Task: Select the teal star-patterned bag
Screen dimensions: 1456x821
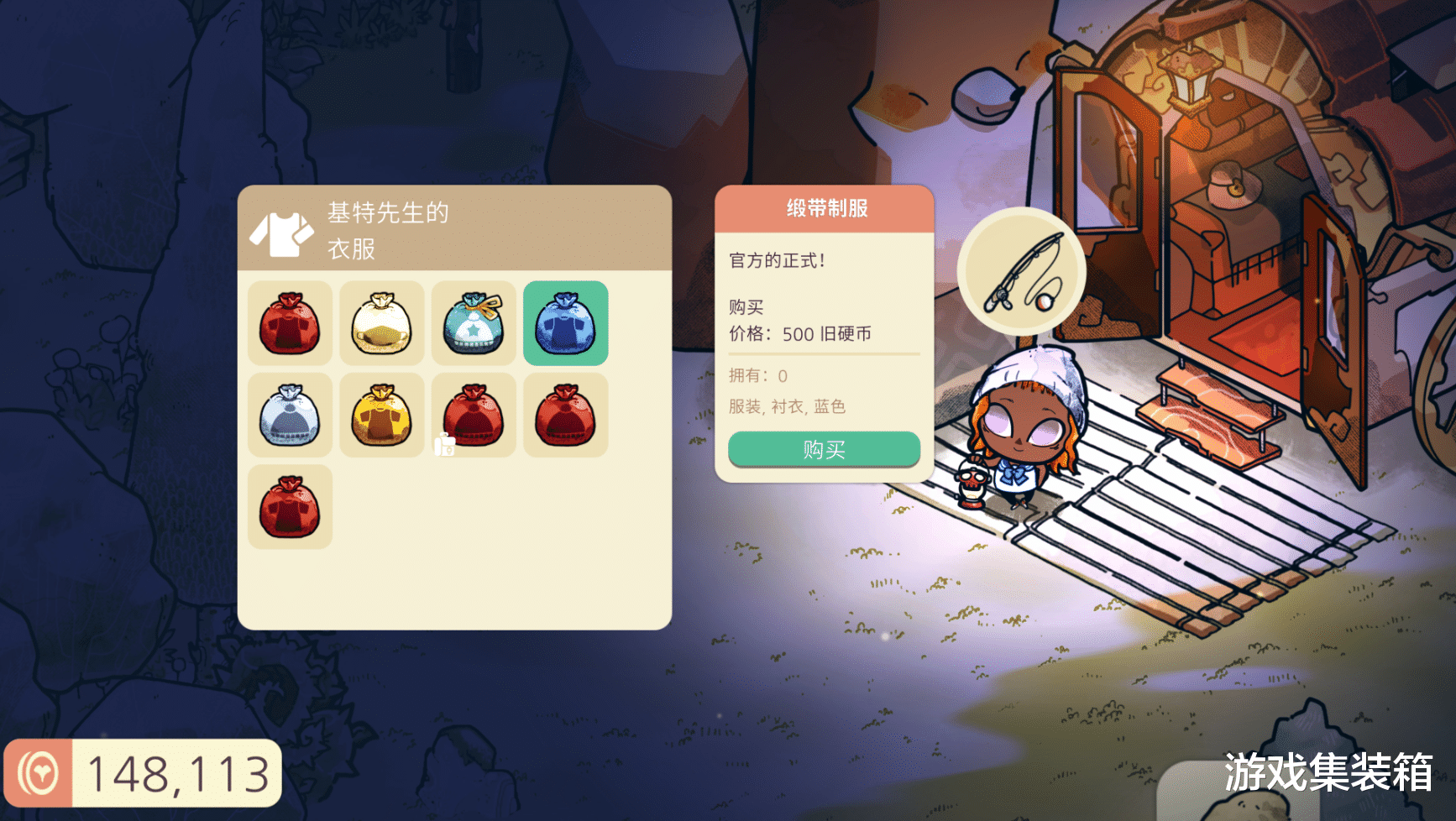Action: [x=474, y=326]
